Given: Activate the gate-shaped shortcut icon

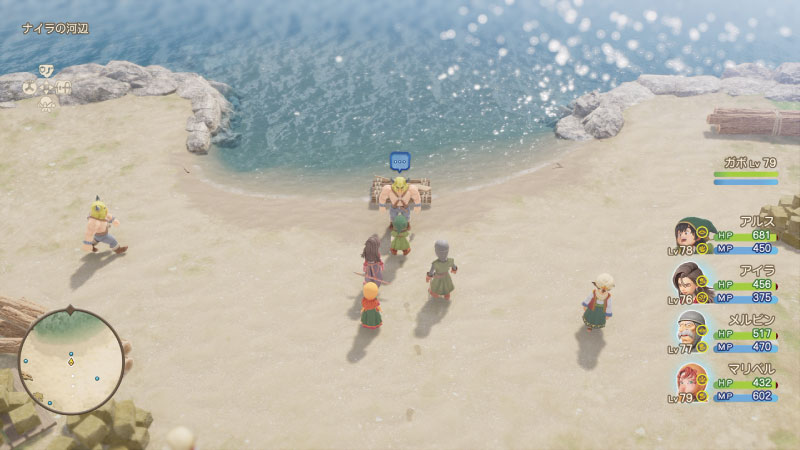Looking at the screenshot, I should [64, 88].
